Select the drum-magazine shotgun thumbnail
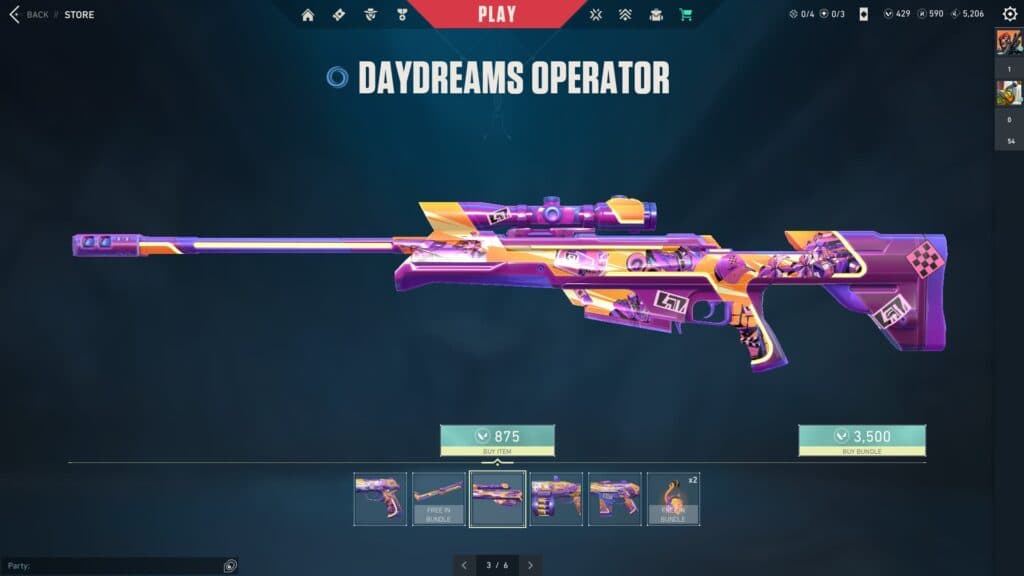The image size is (1024, 576). 556,498
